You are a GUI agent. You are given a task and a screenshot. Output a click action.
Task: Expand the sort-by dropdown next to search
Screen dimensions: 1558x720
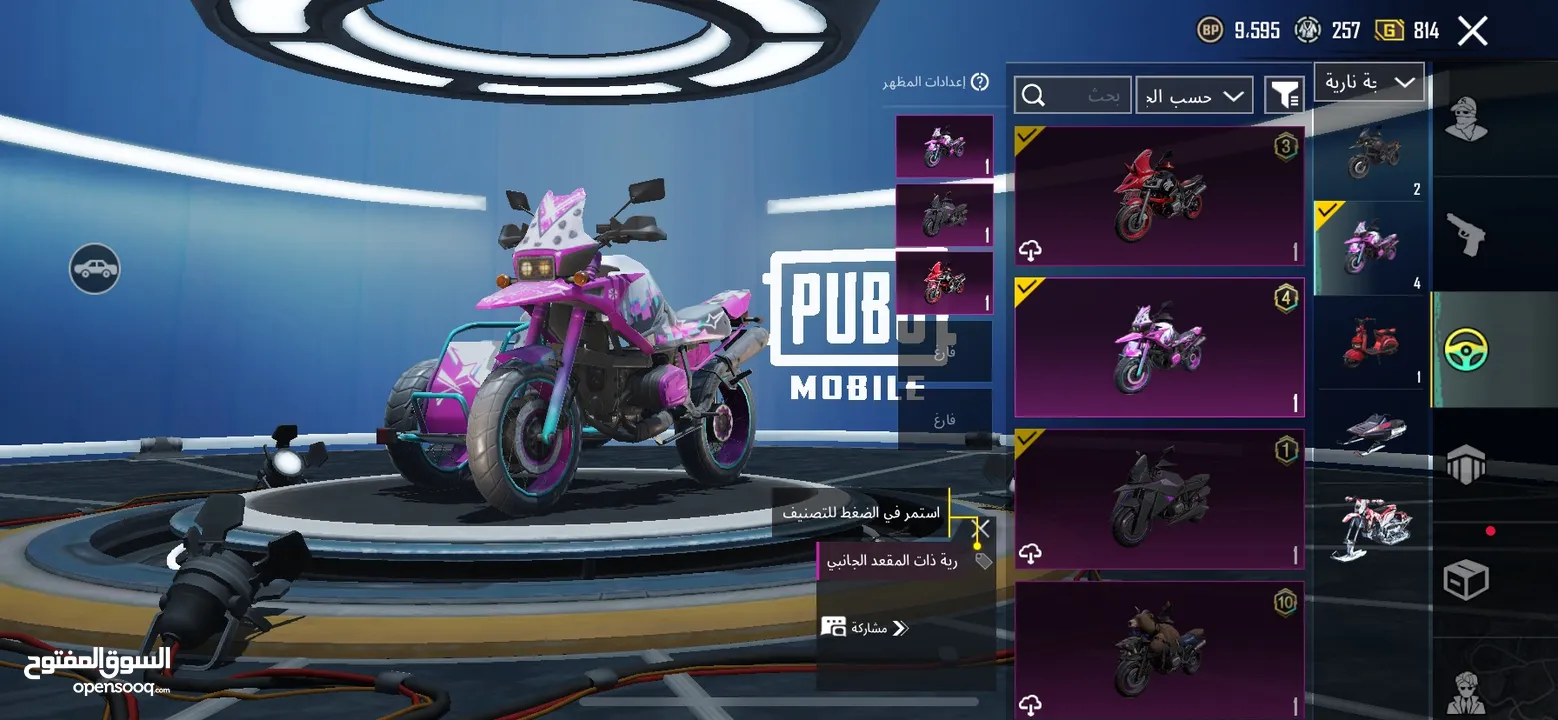pyautogui.click(x=1194, y=94)
